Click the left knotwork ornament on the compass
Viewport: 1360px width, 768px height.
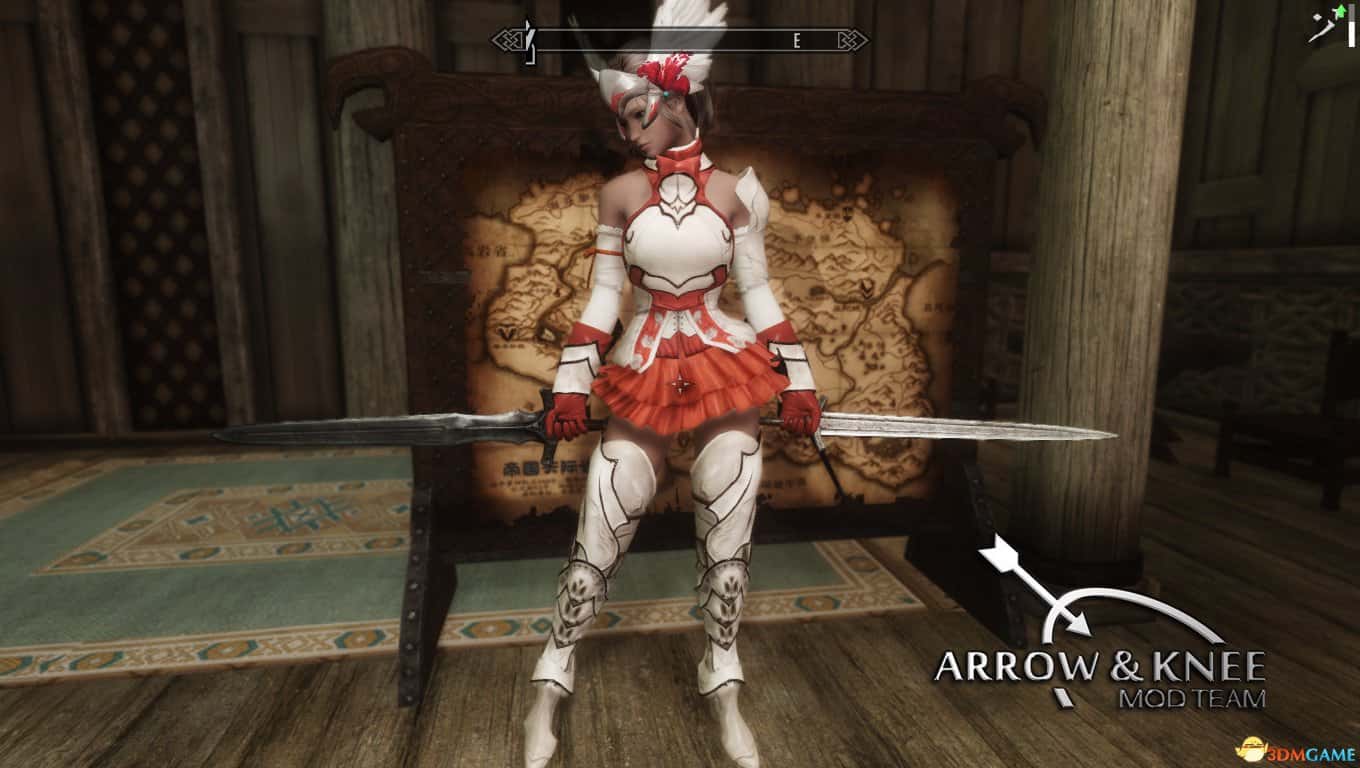508,41
